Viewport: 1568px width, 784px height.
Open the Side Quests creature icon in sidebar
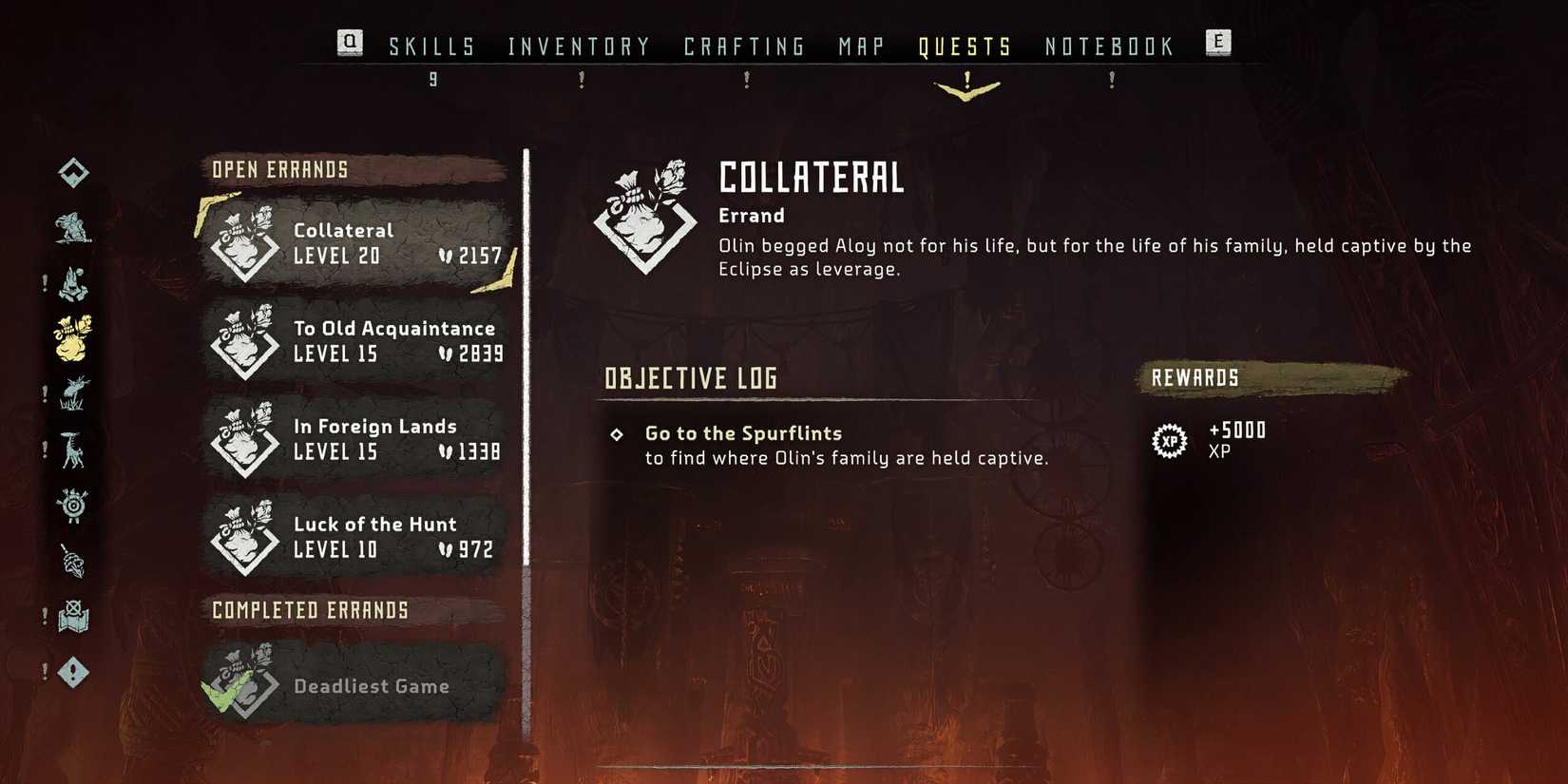click(74, 230)
